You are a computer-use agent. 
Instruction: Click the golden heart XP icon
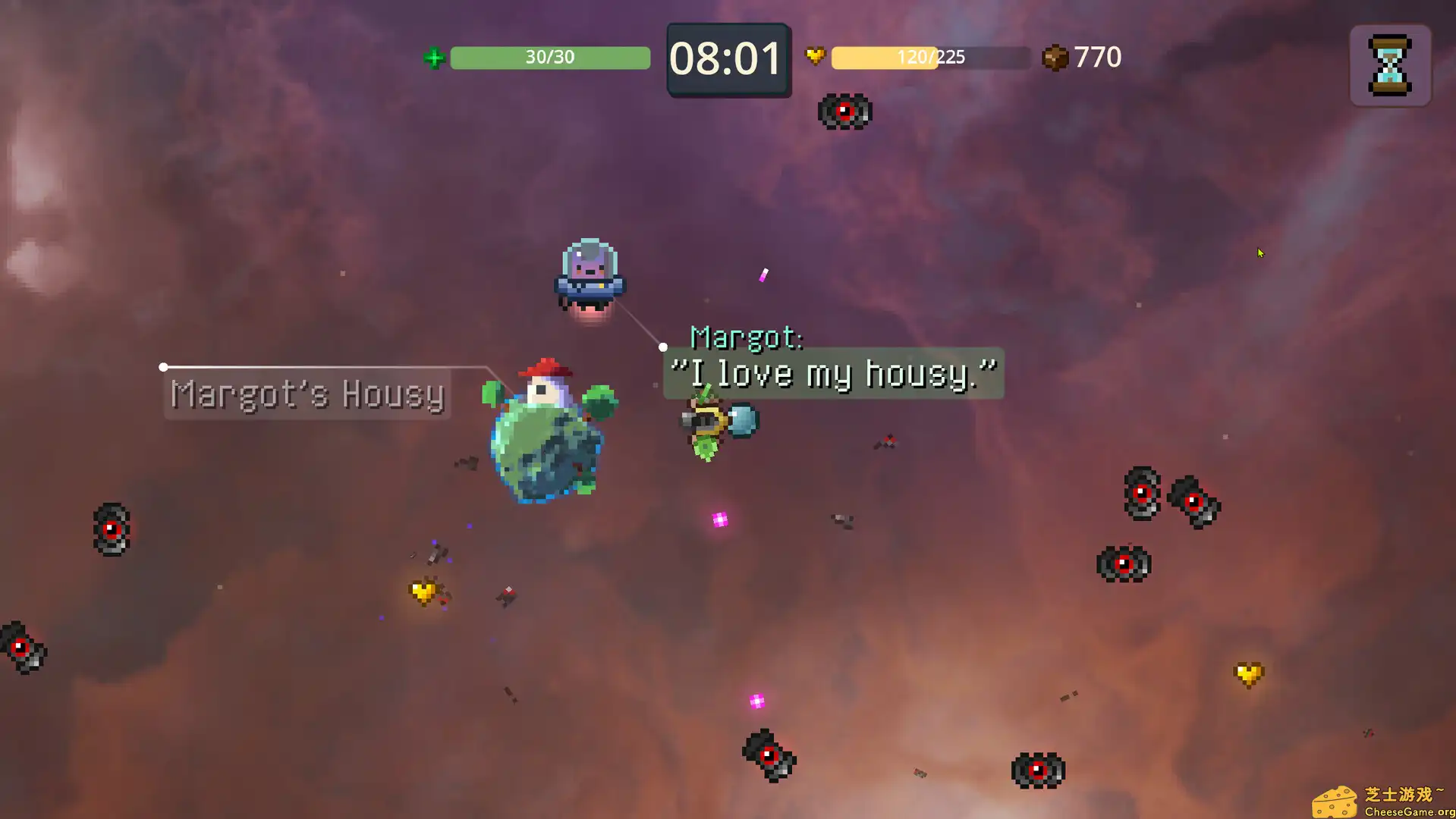pos(813,57)
